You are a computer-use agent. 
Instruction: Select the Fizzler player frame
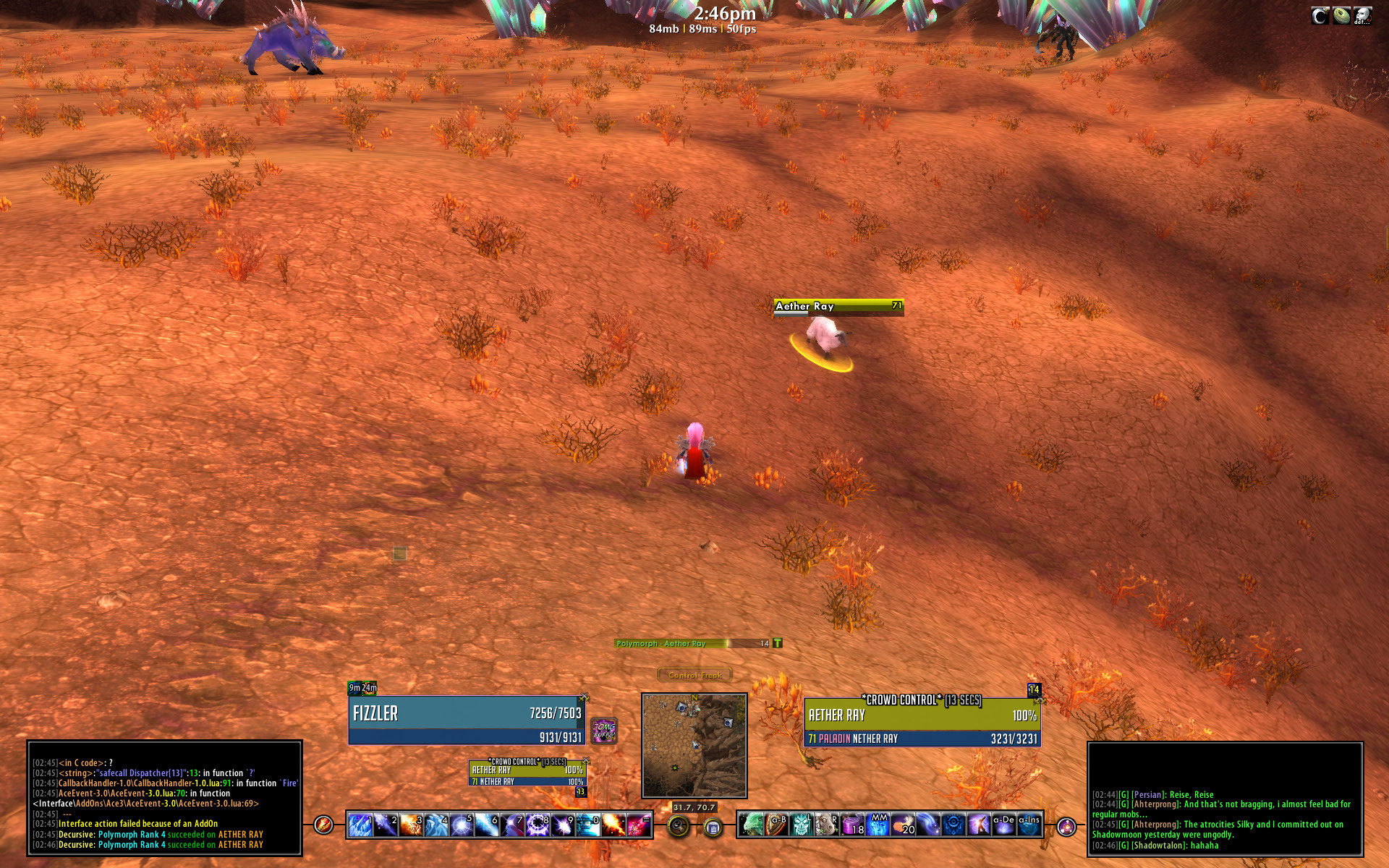tap(467, 720)
